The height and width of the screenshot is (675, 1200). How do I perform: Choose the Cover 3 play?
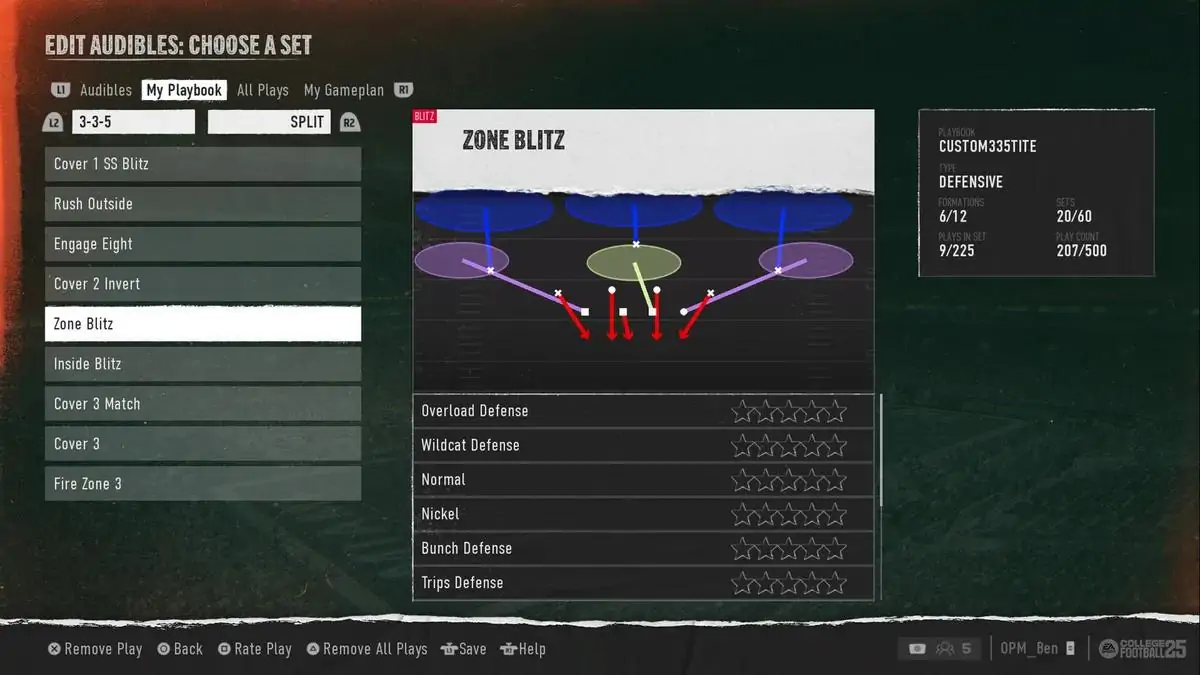pyautogui.click(x=202, y=444)
